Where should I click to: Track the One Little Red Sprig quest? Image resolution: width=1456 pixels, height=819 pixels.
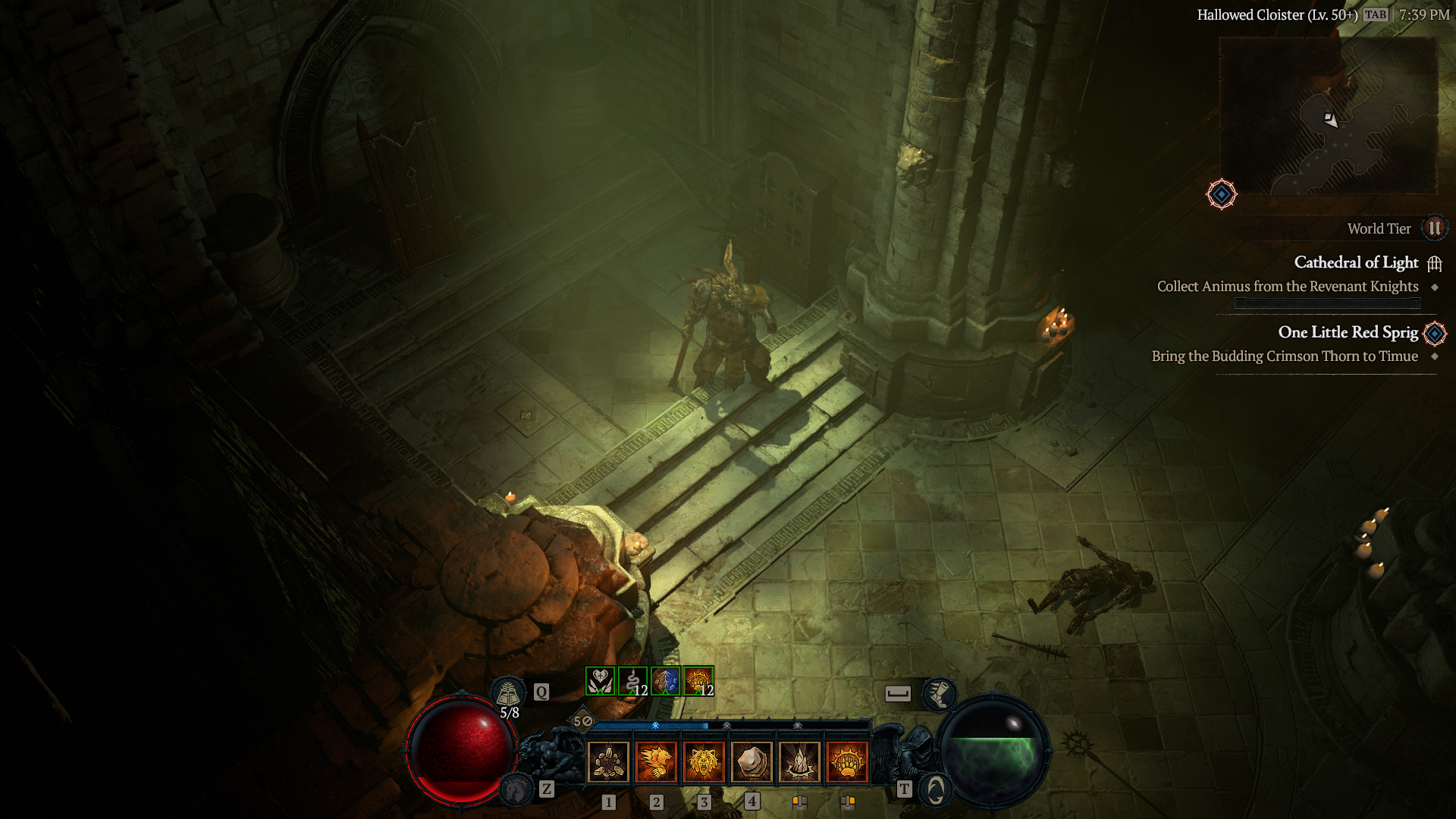click(x=1348, y=332)
